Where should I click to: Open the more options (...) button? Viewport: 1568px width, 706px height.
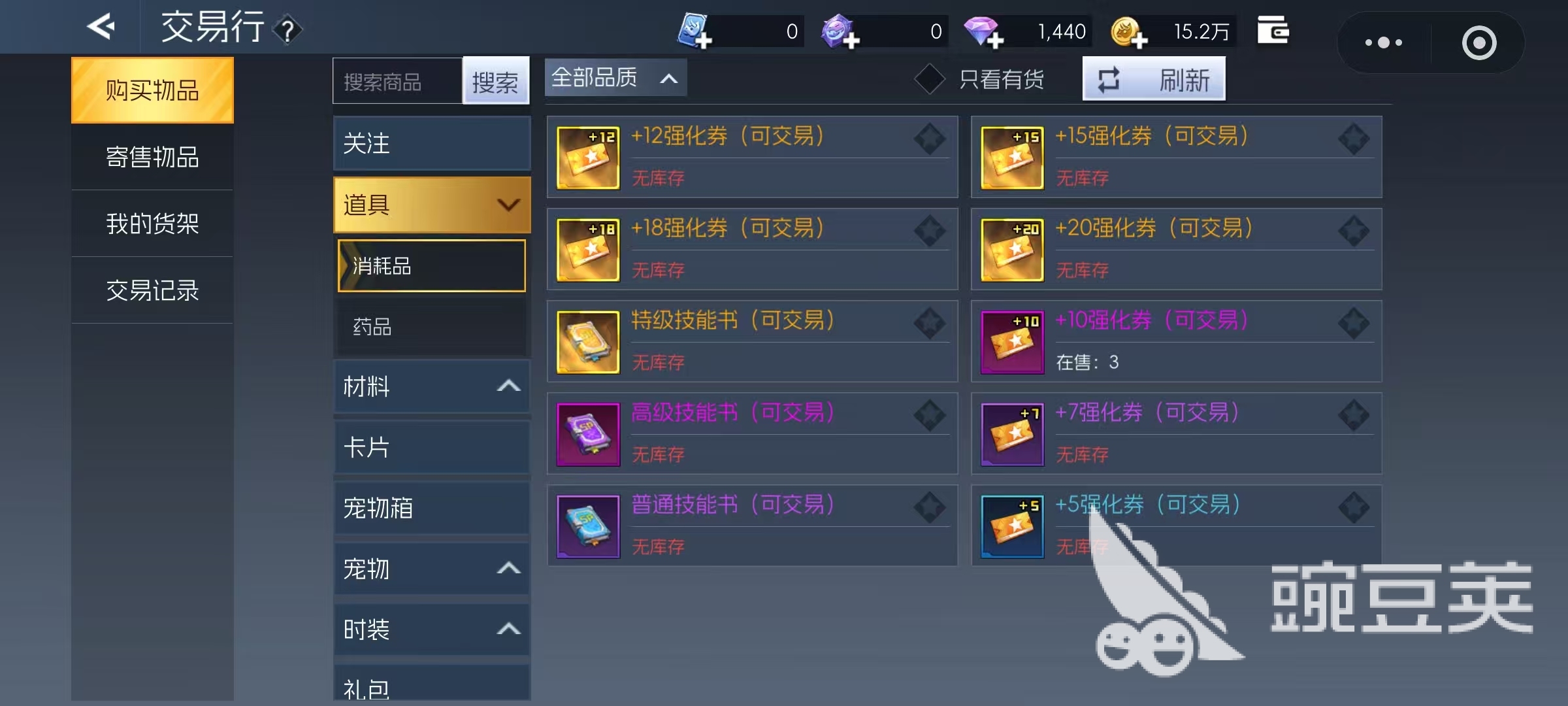(1382, 42)
